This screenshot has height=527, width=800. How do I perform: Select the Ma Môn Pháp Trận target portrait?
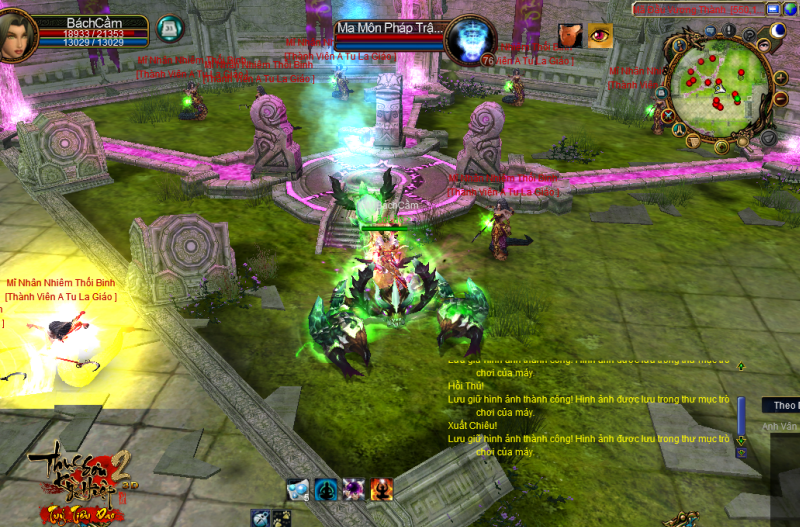tap(464, 39)
